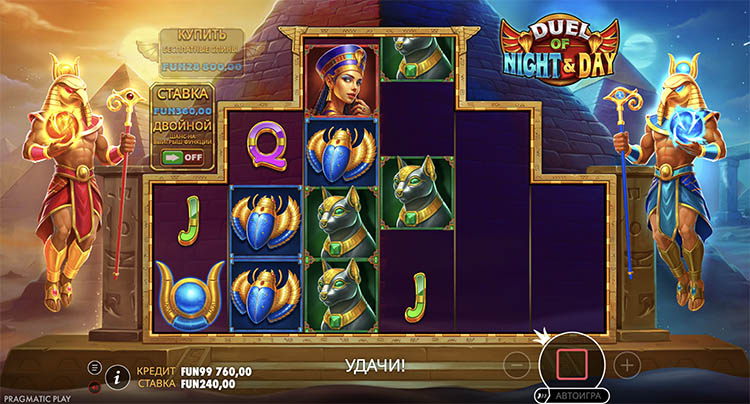Toggle the Двойной шанс OFF switch
Image resolution: width=750 pixels, height=404 pixels.
185,157
